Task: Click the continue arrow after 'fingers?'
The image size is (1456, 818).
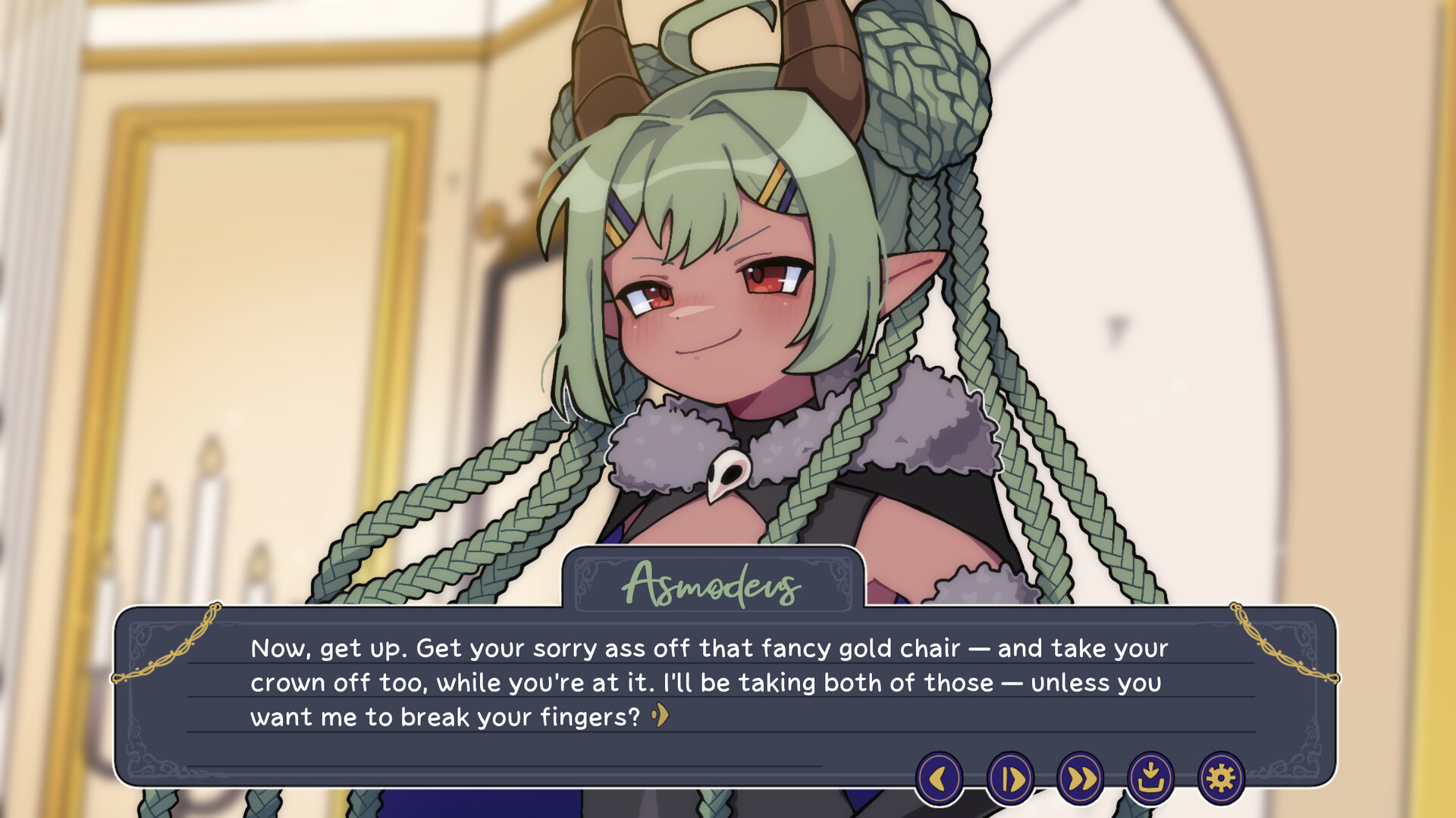Action: click(661, 715)
